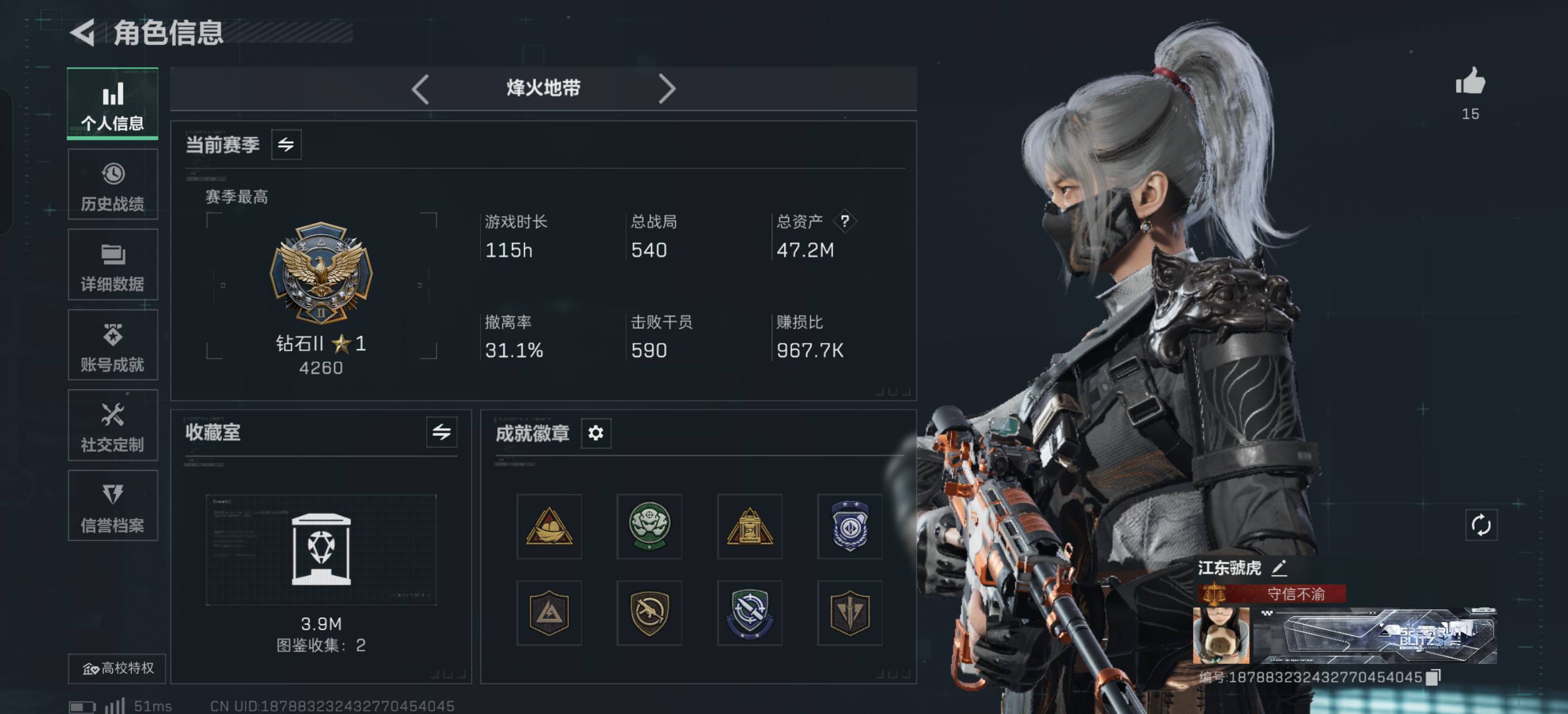This screenshot has height=714, width=1568.
Task: Select the green skull achievement badge
Action: click(649, 526)
